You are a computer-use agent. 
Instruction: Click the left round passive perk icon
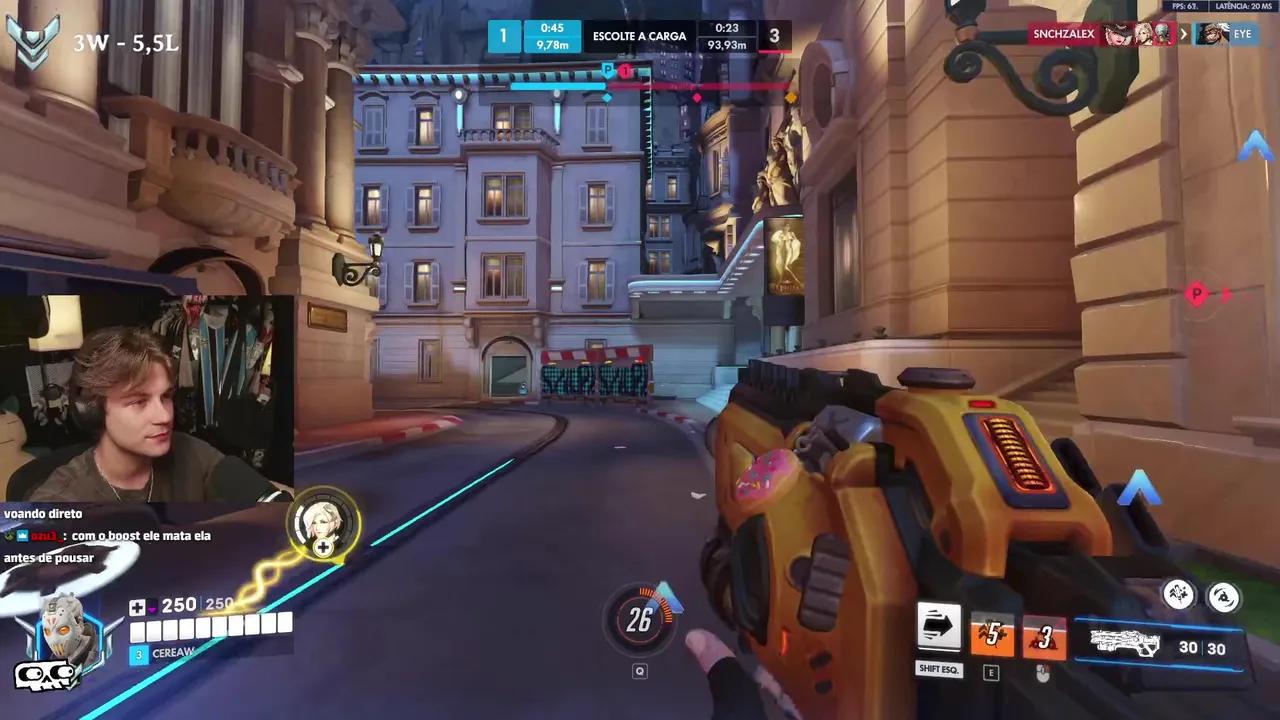1179,595
